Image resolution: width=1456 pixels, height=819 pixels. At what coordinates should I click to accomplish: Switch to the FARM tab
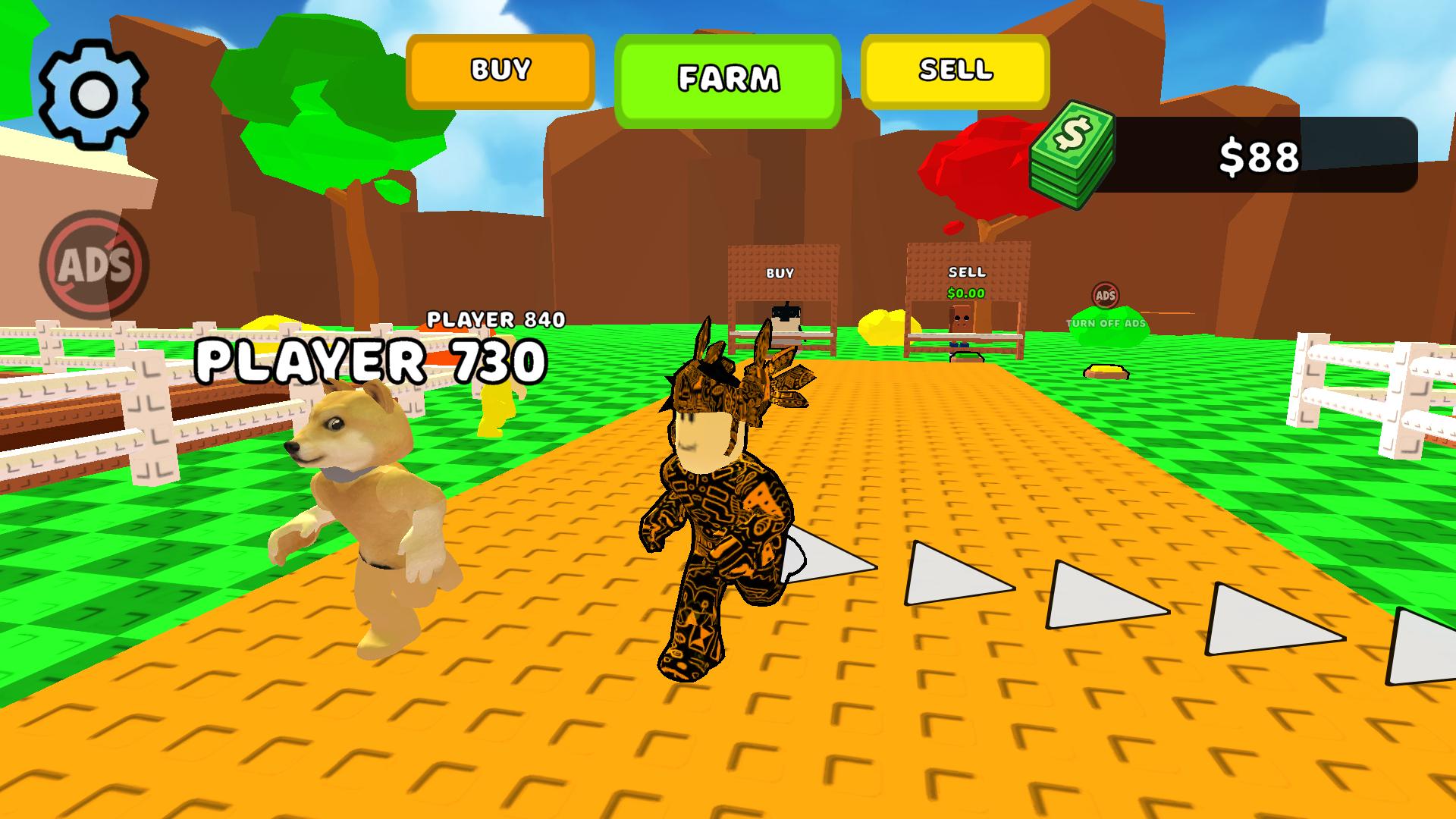728,75
